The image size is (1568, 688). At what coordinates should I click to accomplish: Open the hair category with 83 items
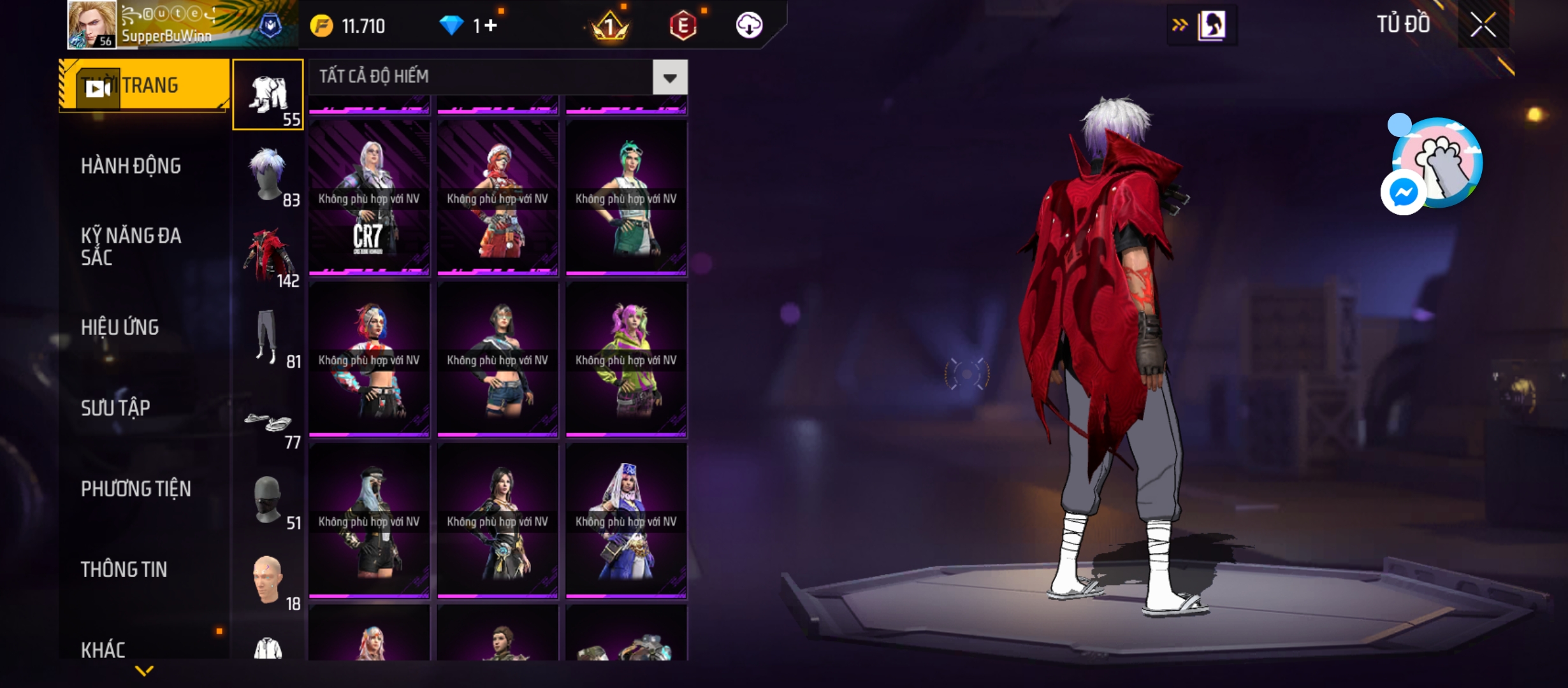tap(268, 176)
